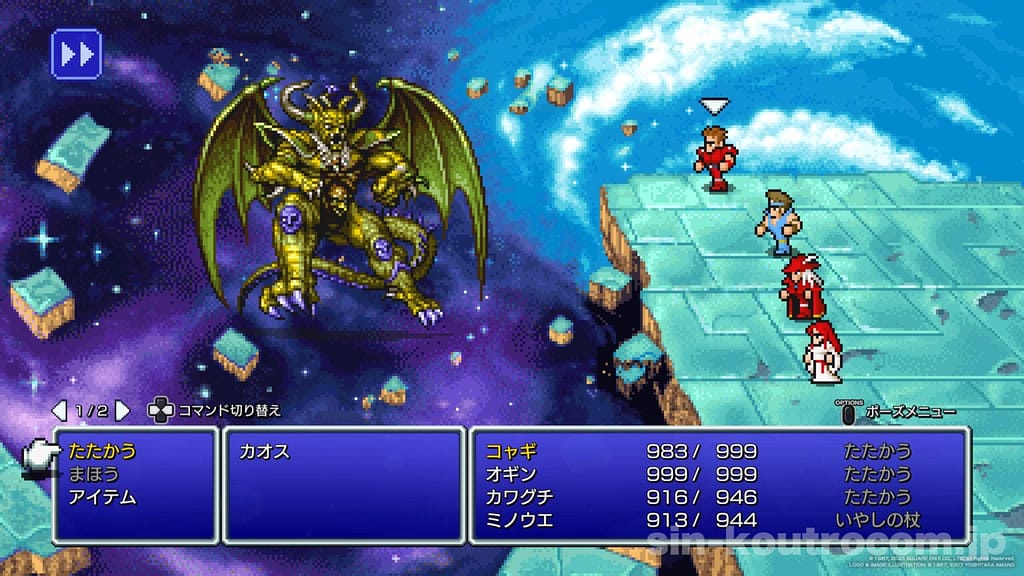The height and width of the screenshot is (576, 1024).
Task: Choose the まほう magic command
Action: [x=94, y=474]
